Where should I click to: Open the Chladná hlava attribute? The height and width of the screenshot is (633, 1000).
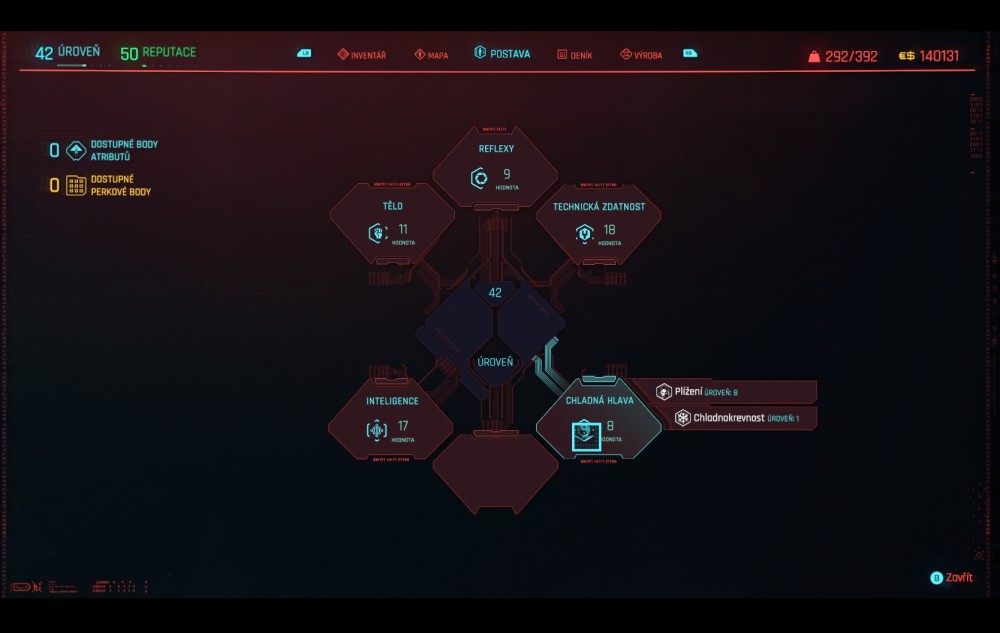pyautogui.click(x=598, y=420)
